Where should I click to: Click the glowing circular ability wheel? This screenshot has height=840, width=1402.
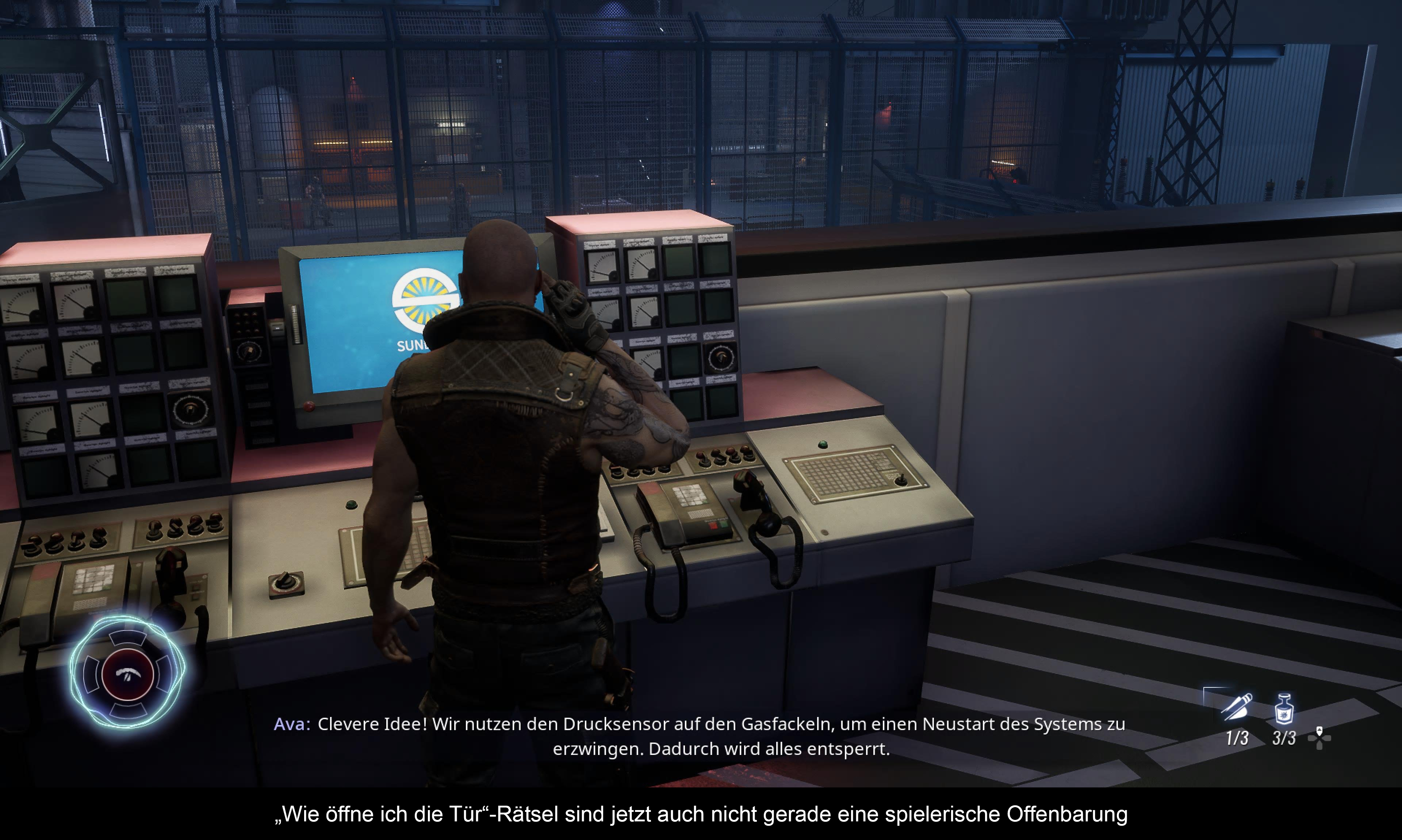127,673
